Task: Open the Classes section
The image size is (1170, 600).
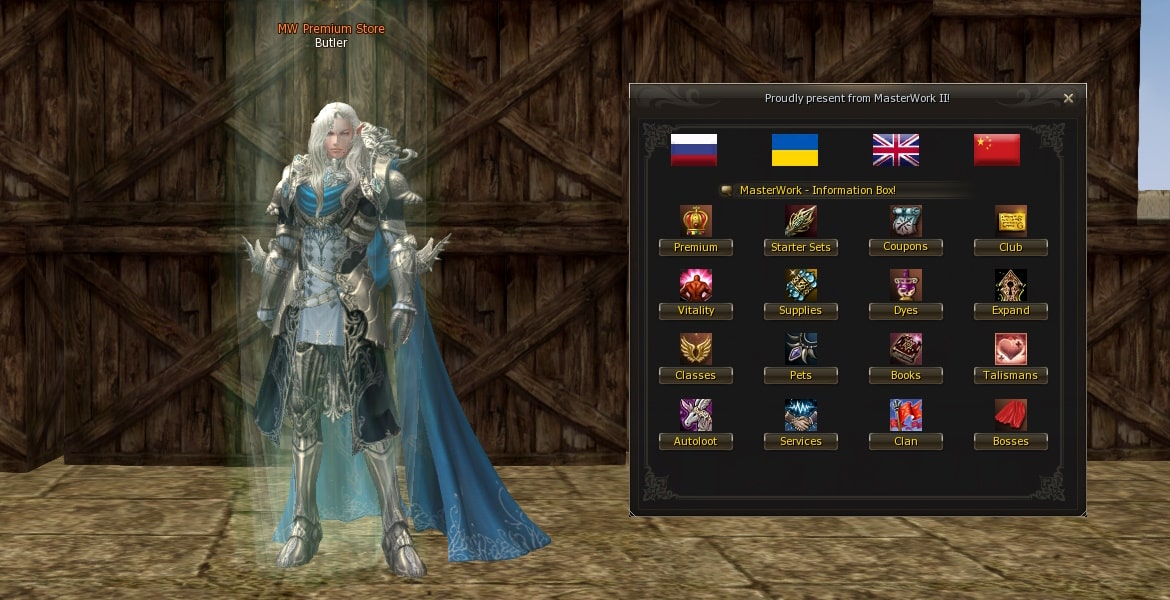Action: click(x=696, y=375)
